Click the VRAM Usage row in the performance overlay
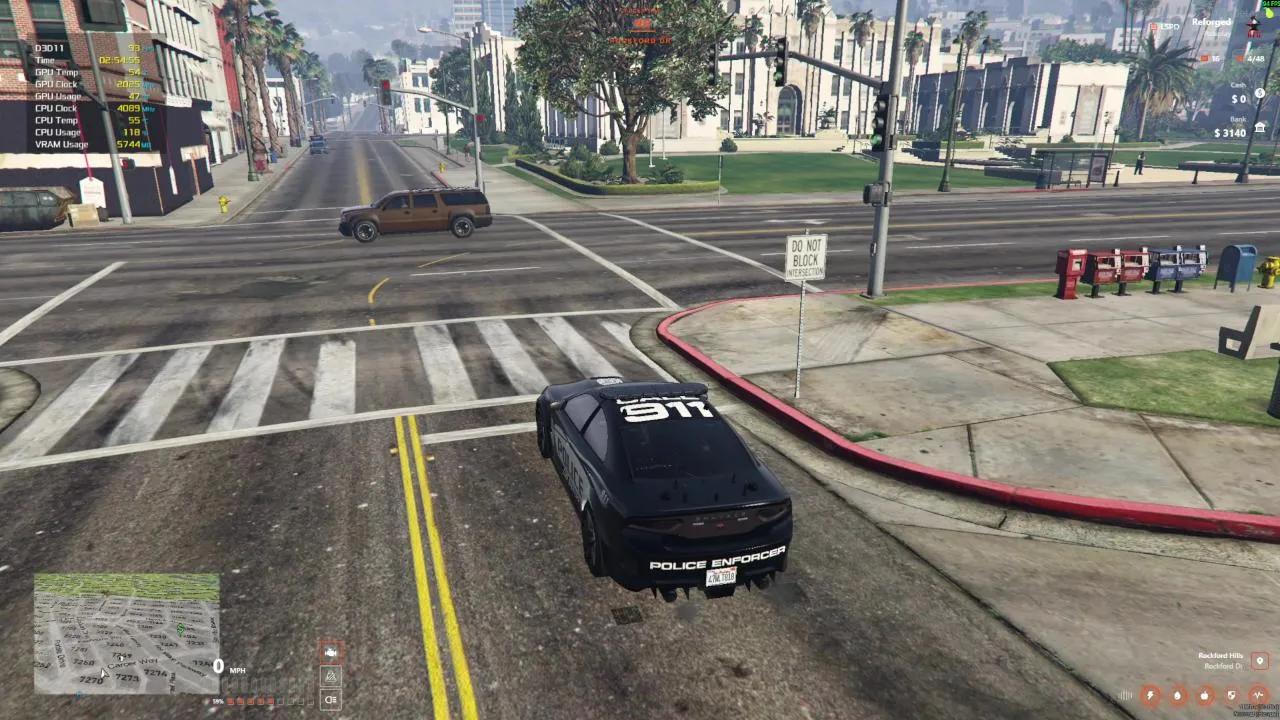1280x720 pixels. pyautogui.click(x=70, y=144)
